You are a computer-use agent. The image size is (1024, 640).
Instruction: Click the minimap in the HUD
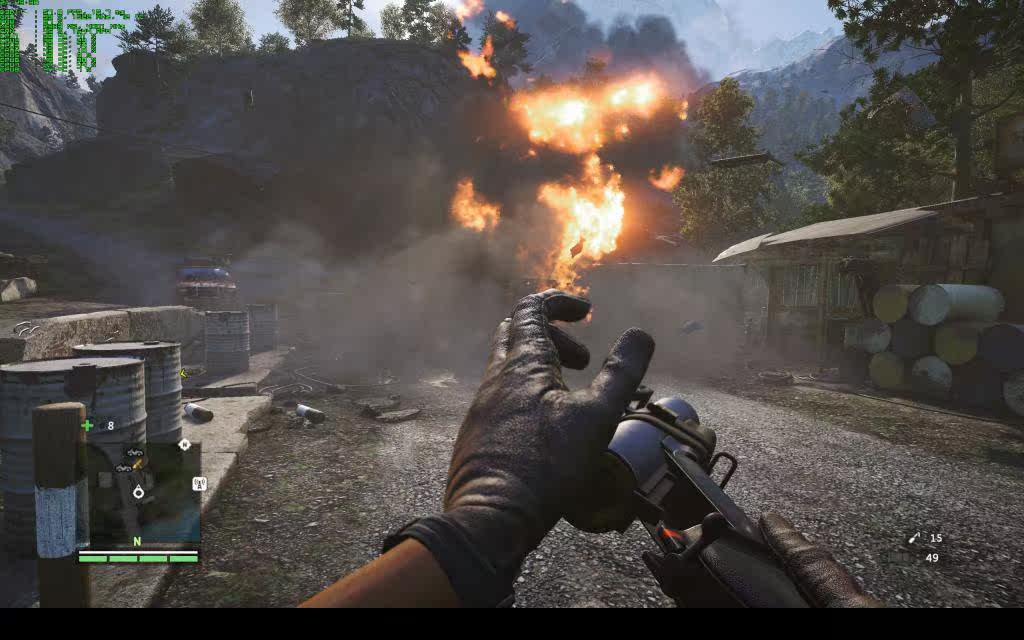[x=140, y=492]
